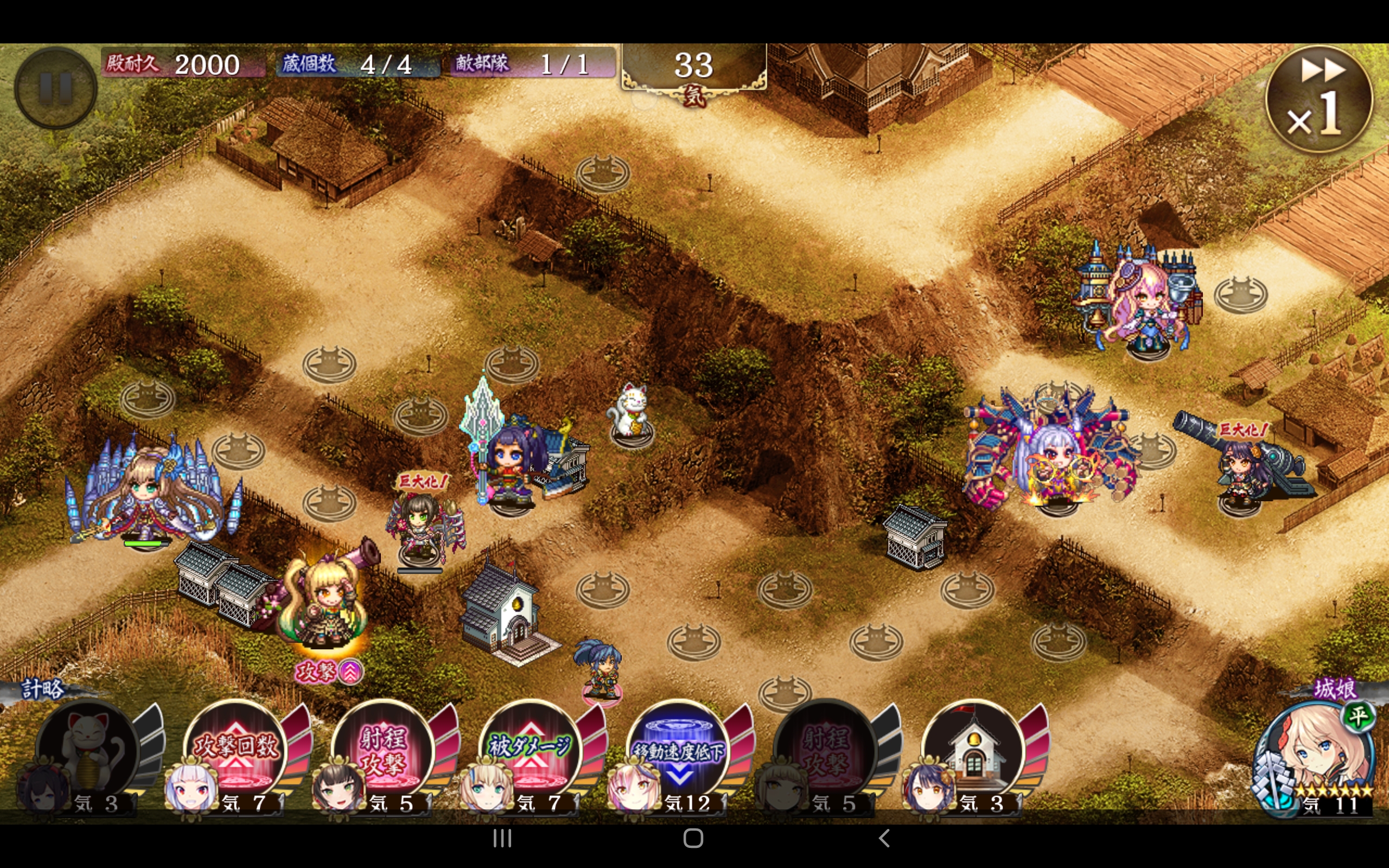The width and height of the screenshot is (1389, 868).
Task: Tap the Android back arrow
Action: tap(884, 839)
